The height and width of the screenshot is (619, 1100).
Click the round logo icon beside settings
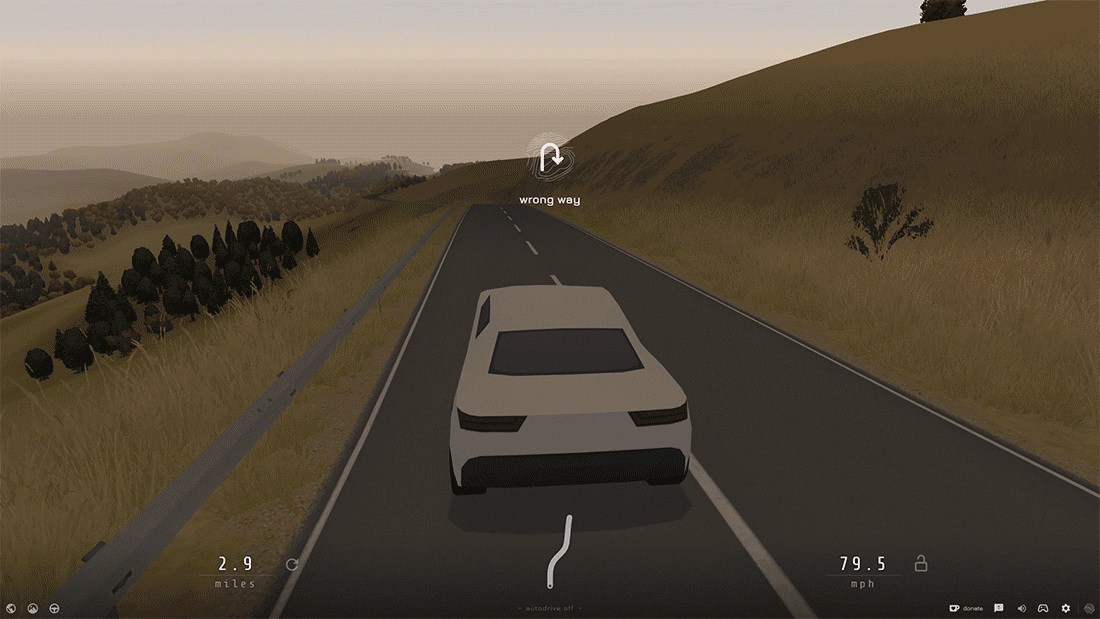(1087, 608)
